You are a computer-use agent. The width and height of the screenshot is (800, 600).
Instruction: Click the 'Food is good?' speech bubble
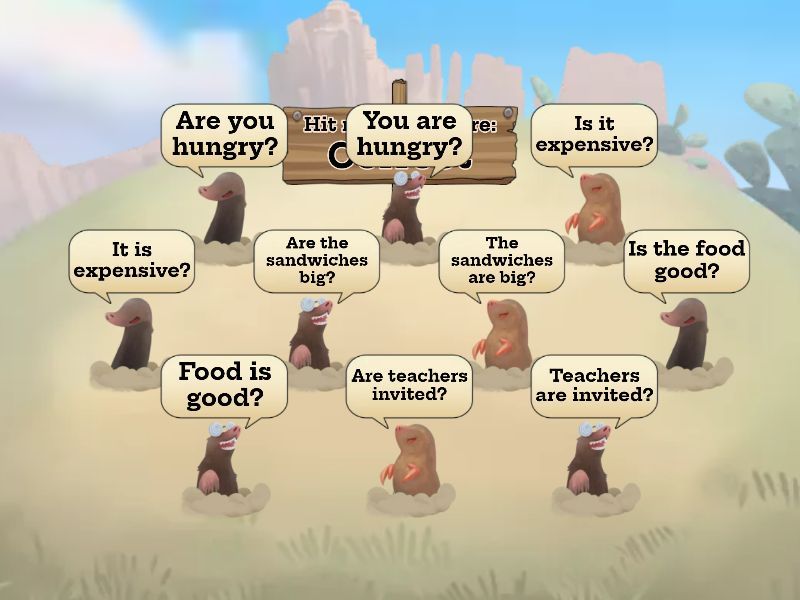pyautogui.click(x=224, y=385)
